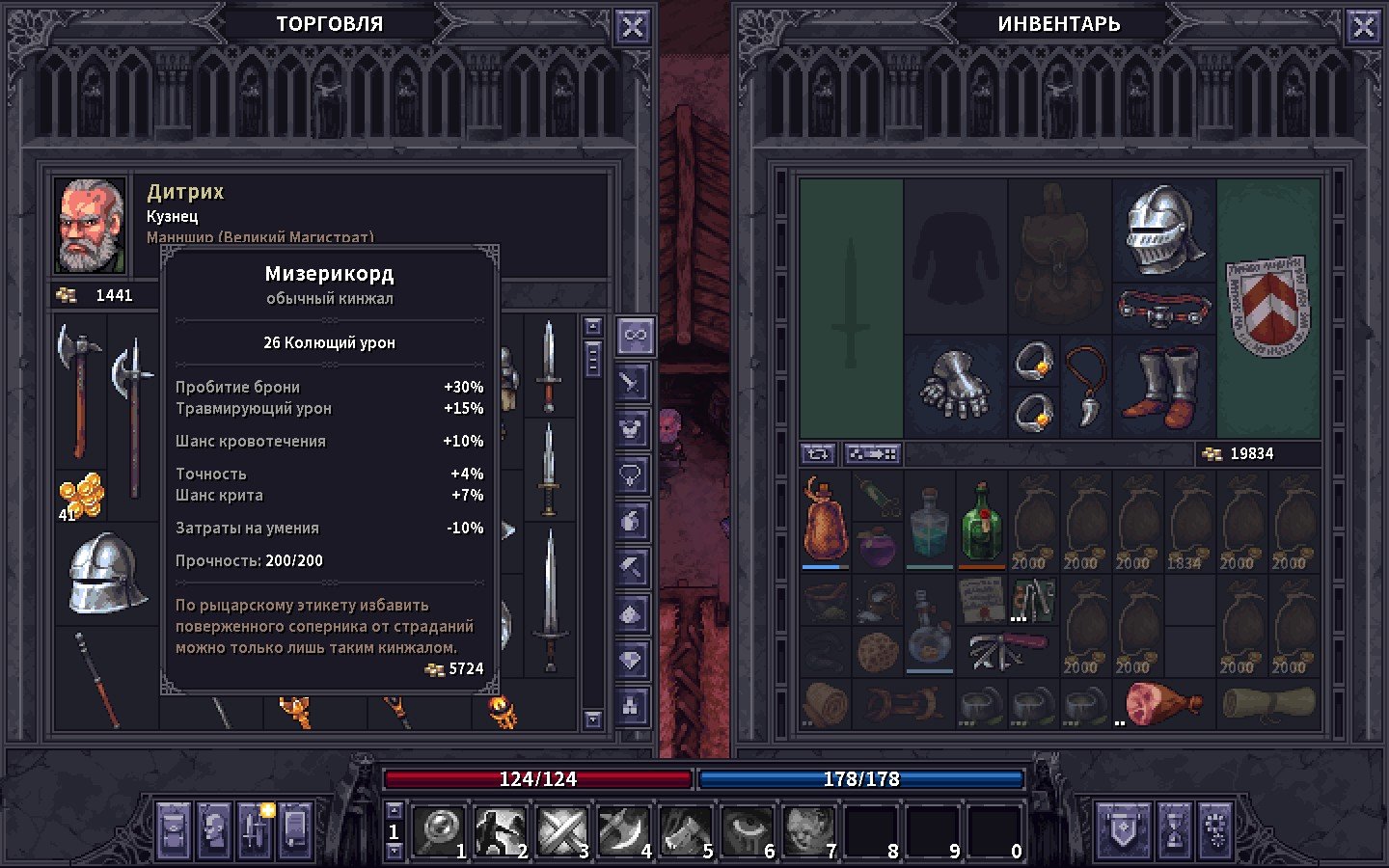The height and width of the screenshot is (868, 1389).
Task: Close the trade window
Action: pos(632,27)
